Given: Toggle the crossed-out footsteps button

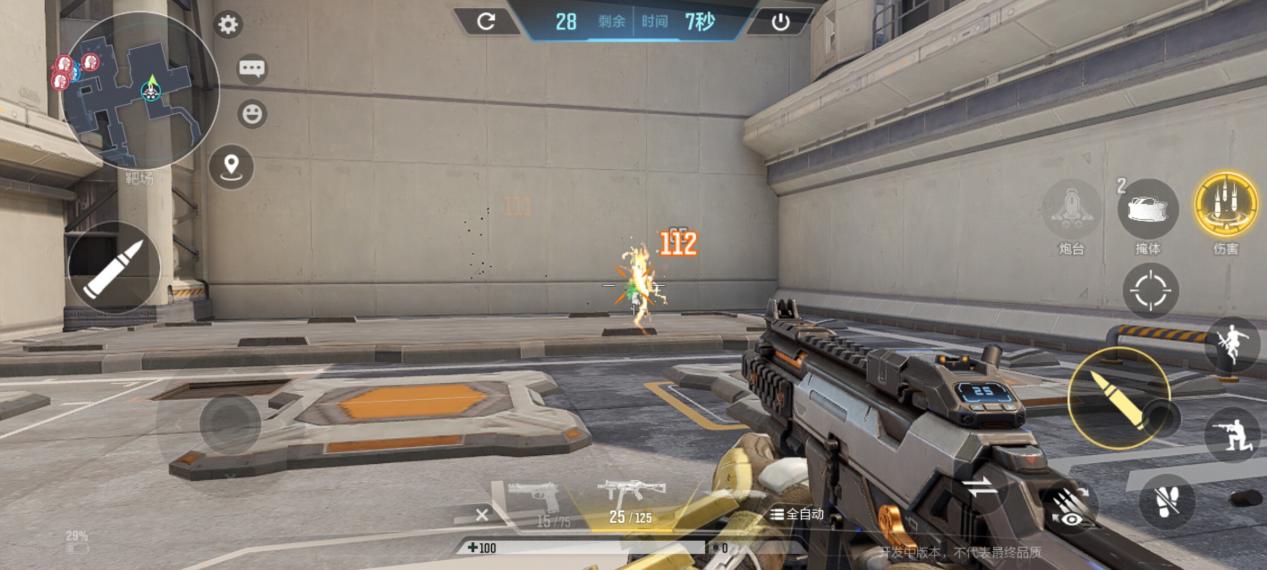Looking at the screenshot, I should click(1165, 497).
